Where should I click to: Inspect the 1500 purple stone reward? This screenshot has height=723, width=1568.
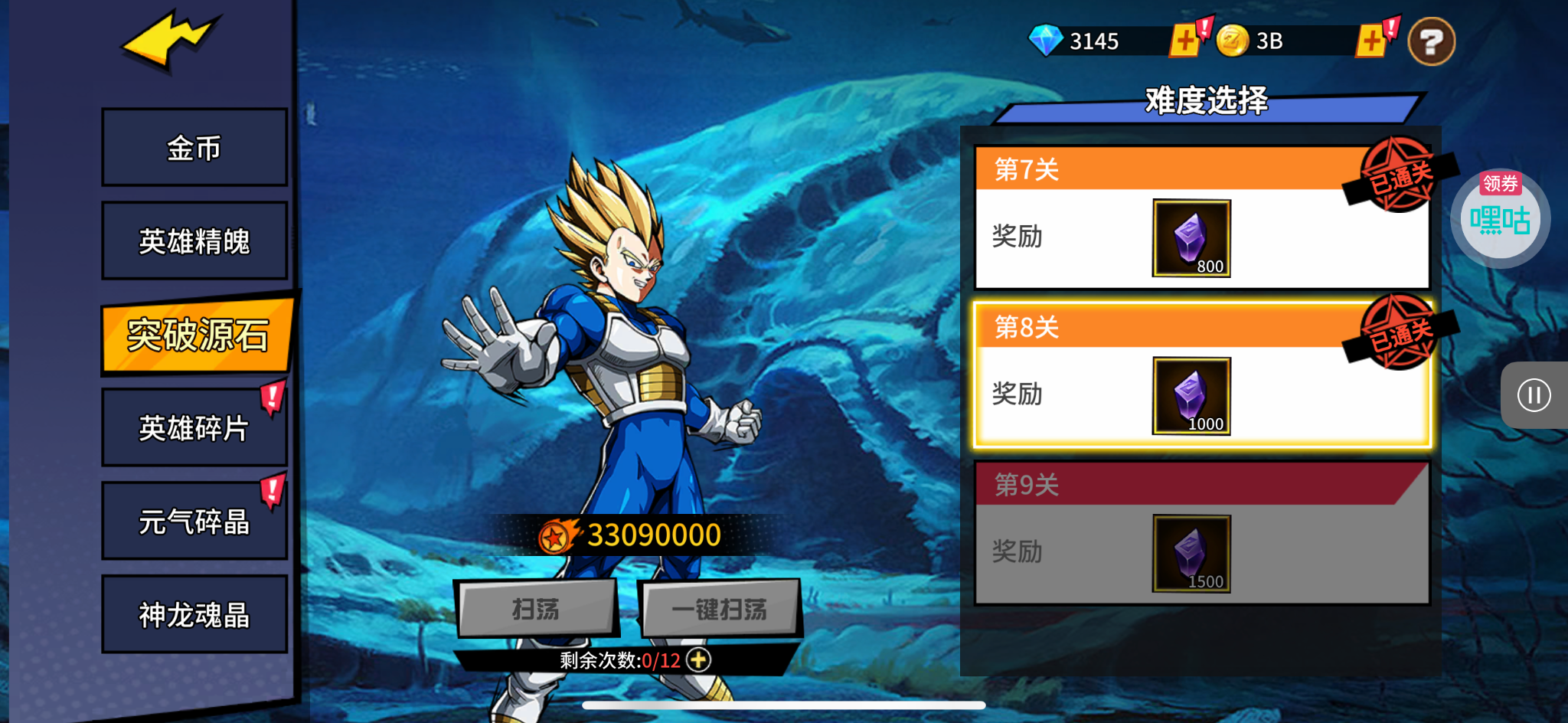click(1191, 553)
